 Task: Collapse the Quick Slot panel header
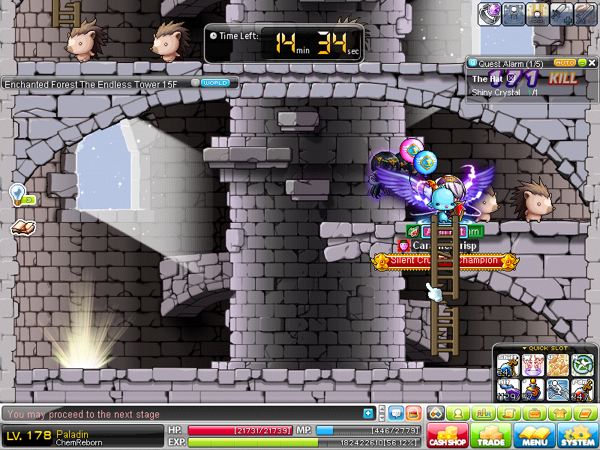point(546,349)
